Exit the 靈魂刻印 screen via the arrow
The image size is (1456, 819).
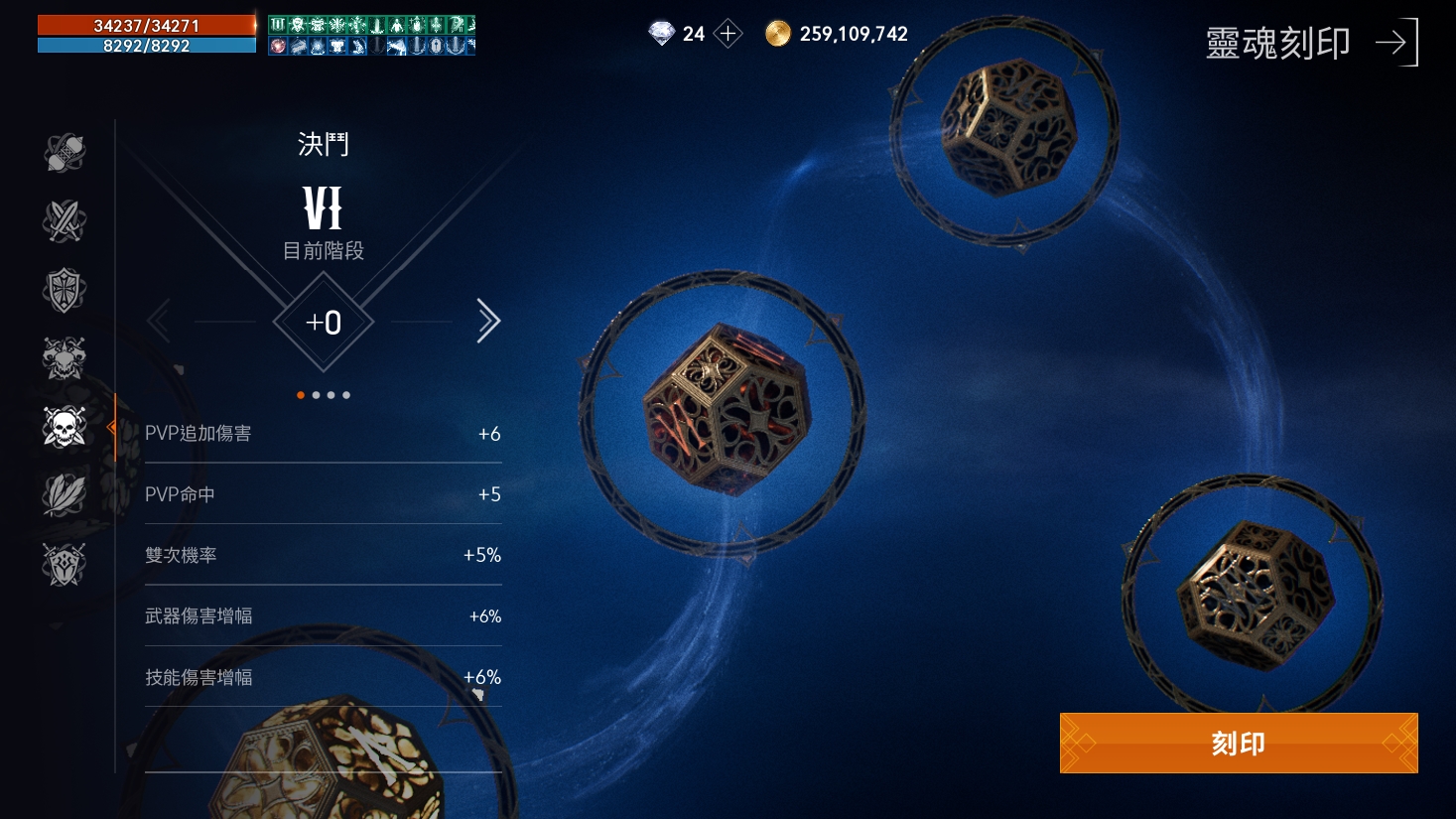1396,43
